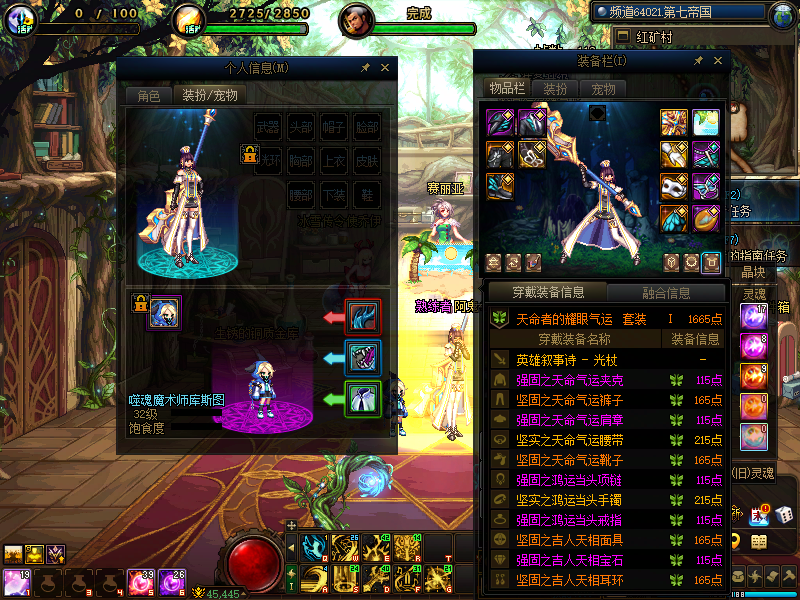Pin the 个人信息 window
The image size is (800, 600).
(x=366, y=68)
